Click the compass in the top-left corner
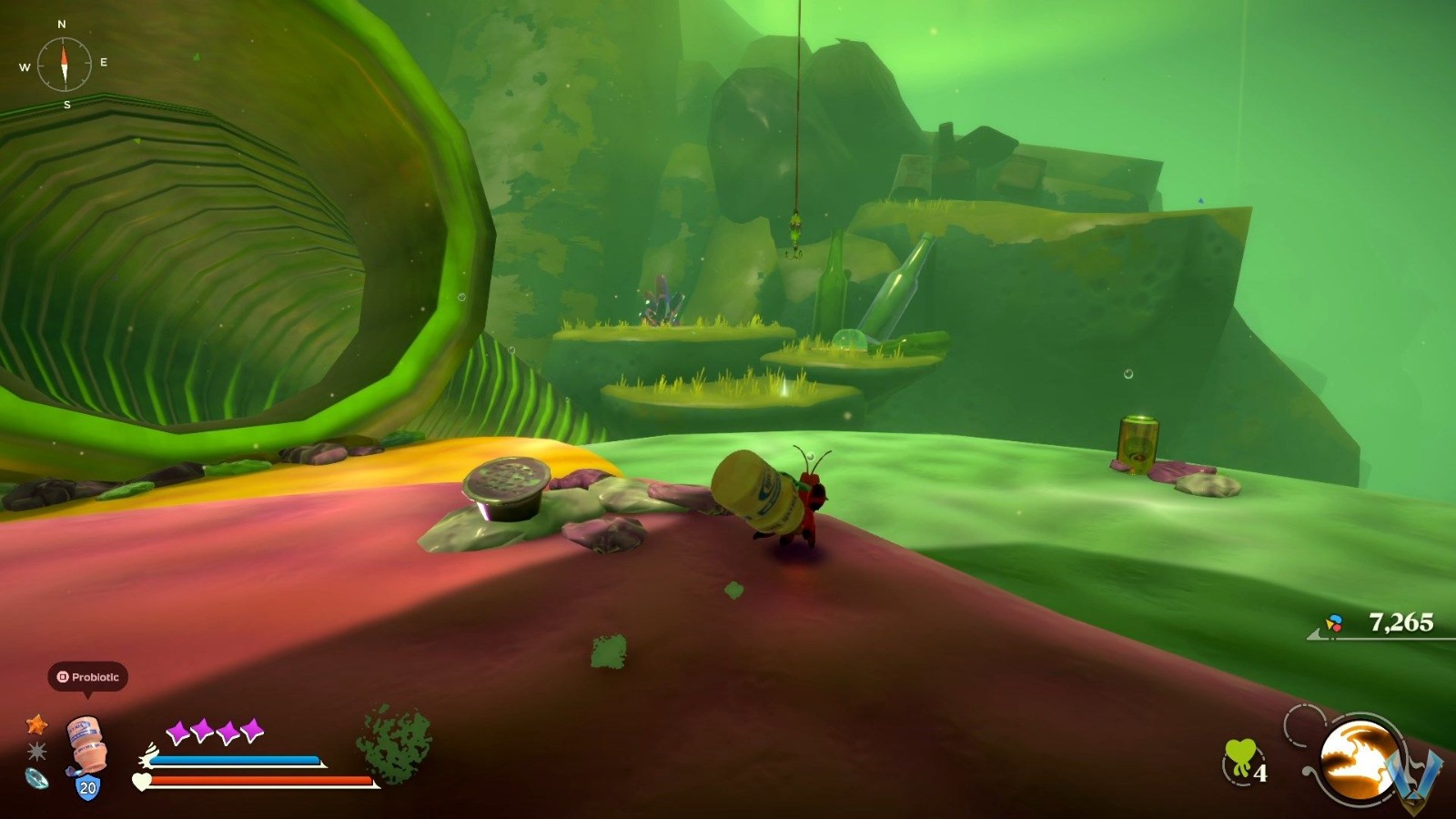Viewport: 1456px width, 819px height. tap(64, 62)
